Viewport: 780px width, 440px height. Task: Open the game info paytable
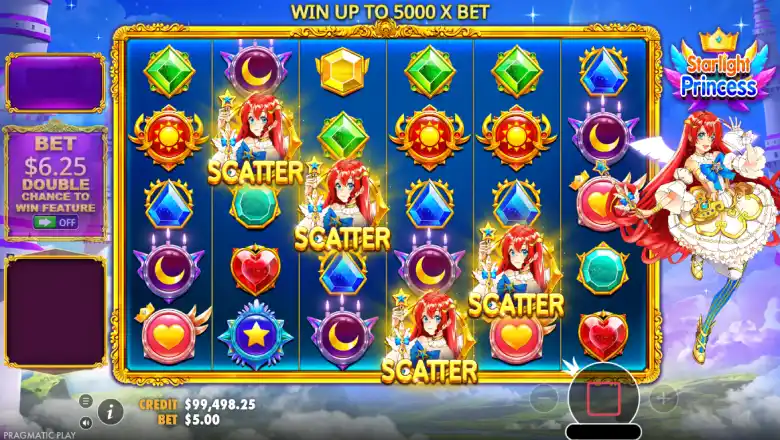coord(110,410)
